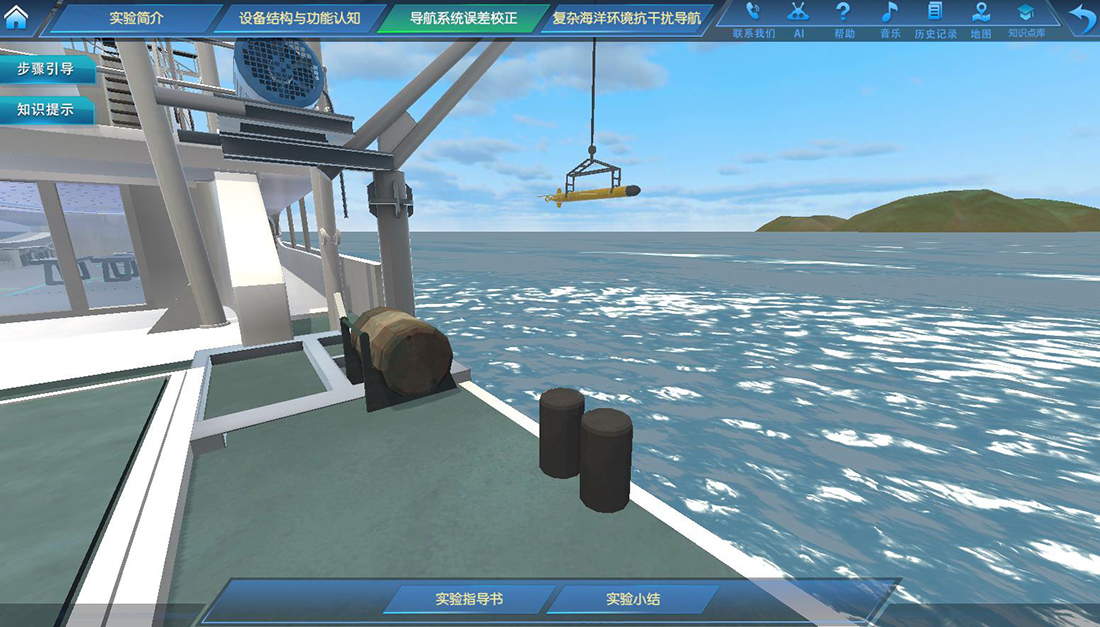
Task: Select the 导航系统误差校正 tab
Action: pos(459,18)
